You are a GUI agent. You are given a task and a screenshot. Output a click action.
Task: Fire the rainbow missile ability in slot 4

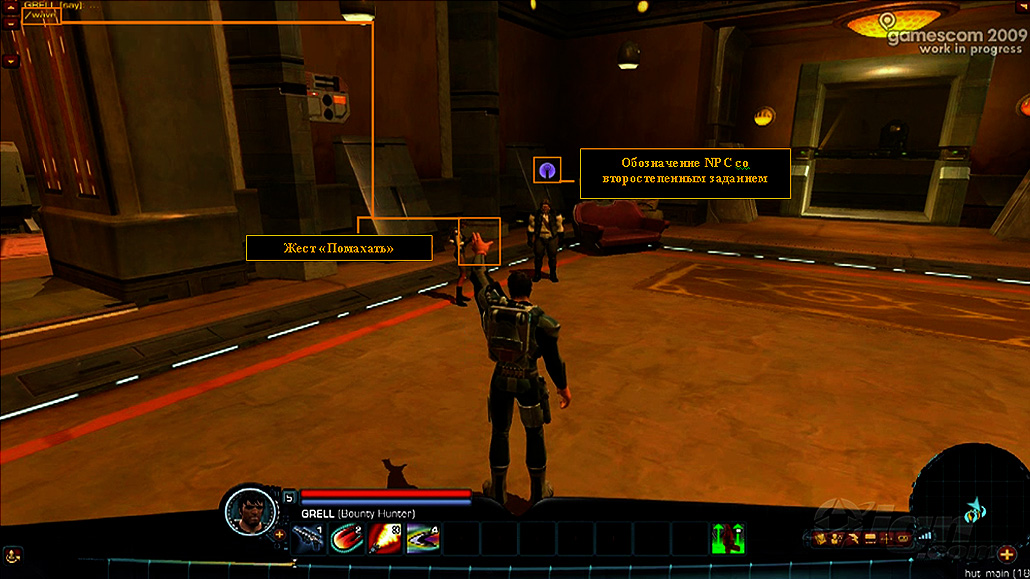tap(423, 537)
